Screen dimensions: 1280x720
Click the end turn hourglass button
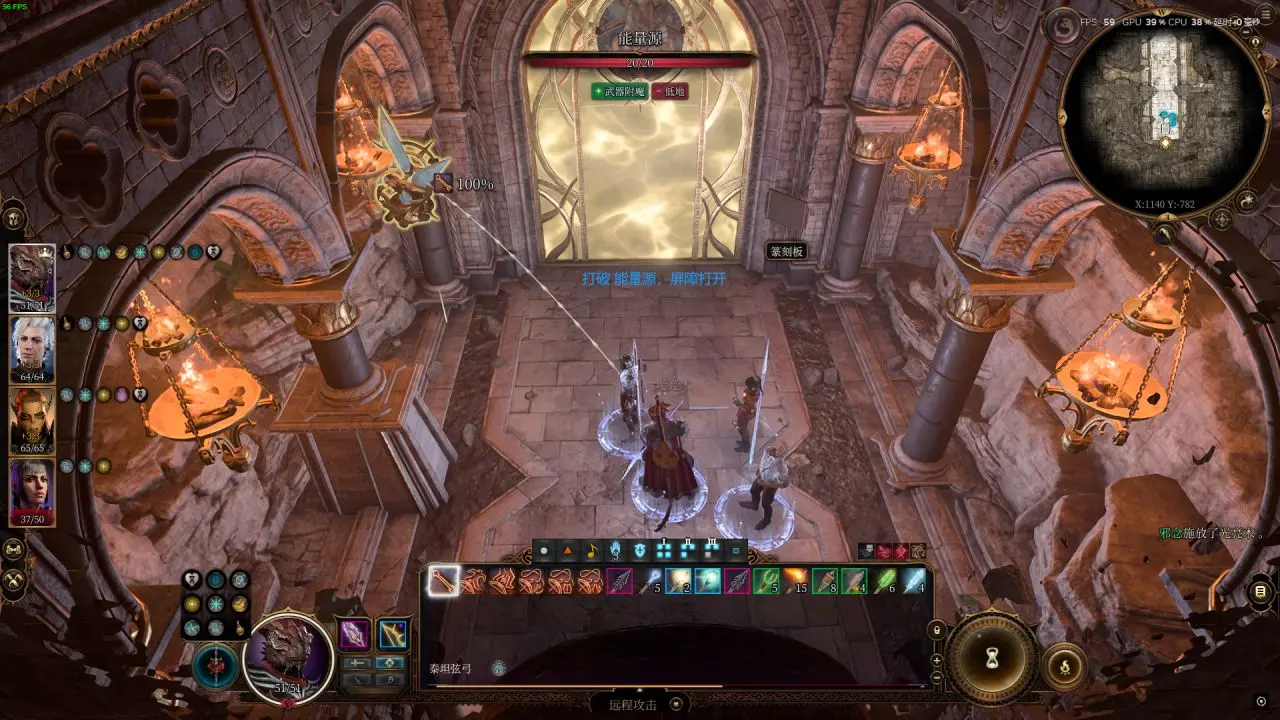click(x=993, y=658)
